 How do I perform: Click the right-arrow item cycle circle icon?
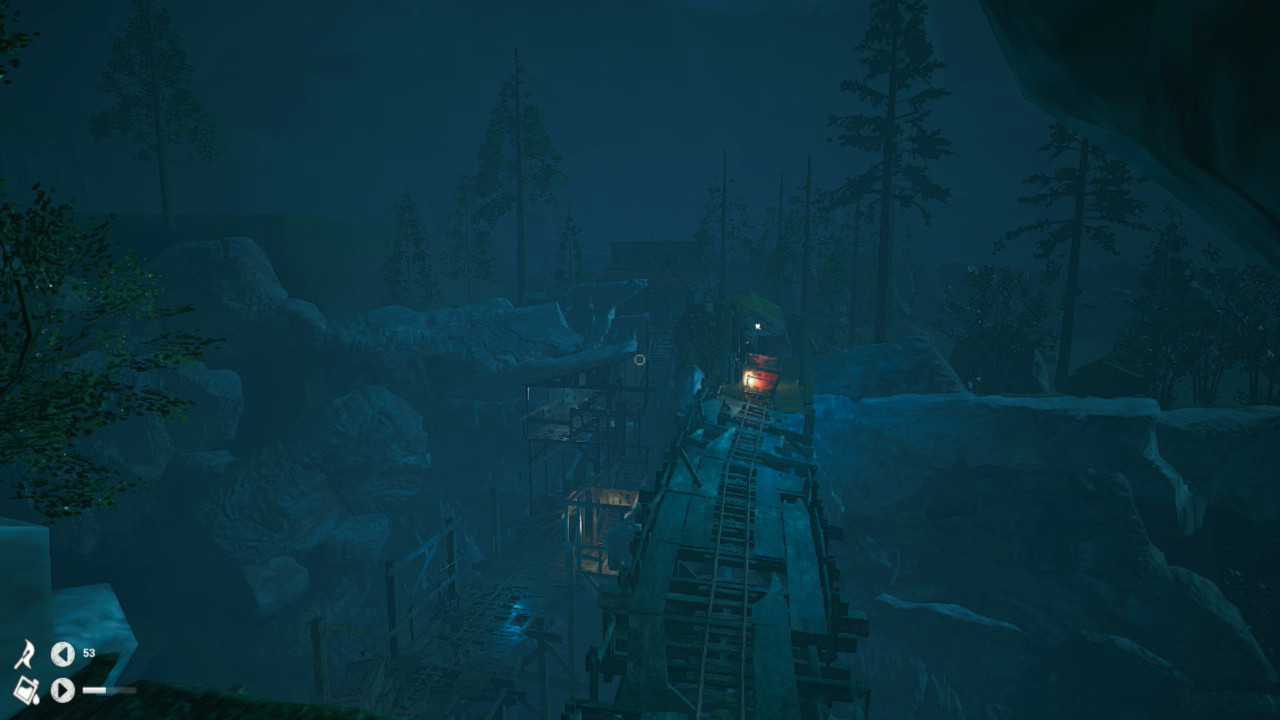62,691
